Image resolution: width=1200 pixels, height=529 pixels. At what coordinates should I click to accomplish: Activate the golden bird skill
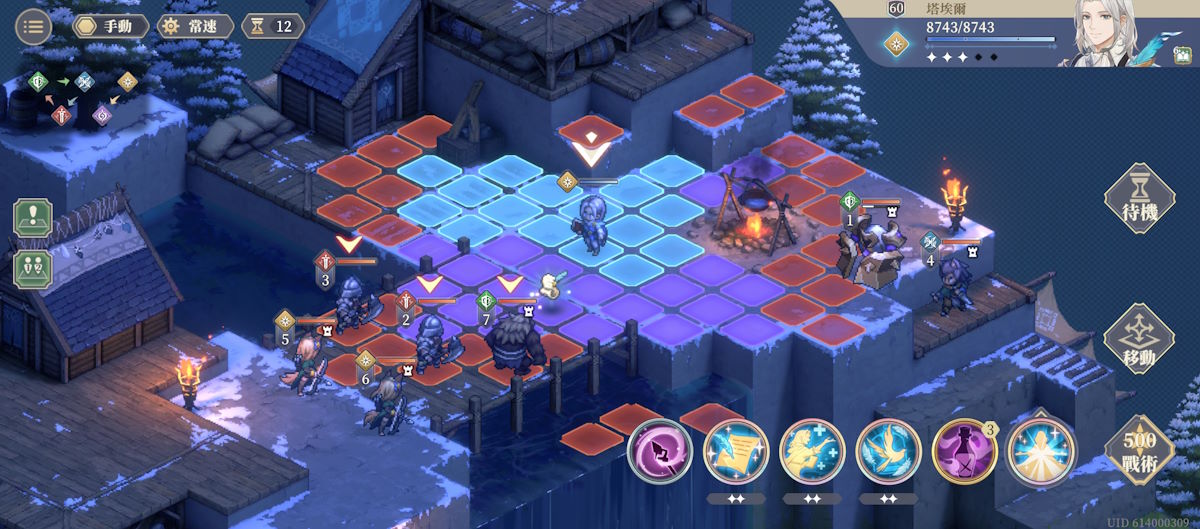[x=889, y=452]
